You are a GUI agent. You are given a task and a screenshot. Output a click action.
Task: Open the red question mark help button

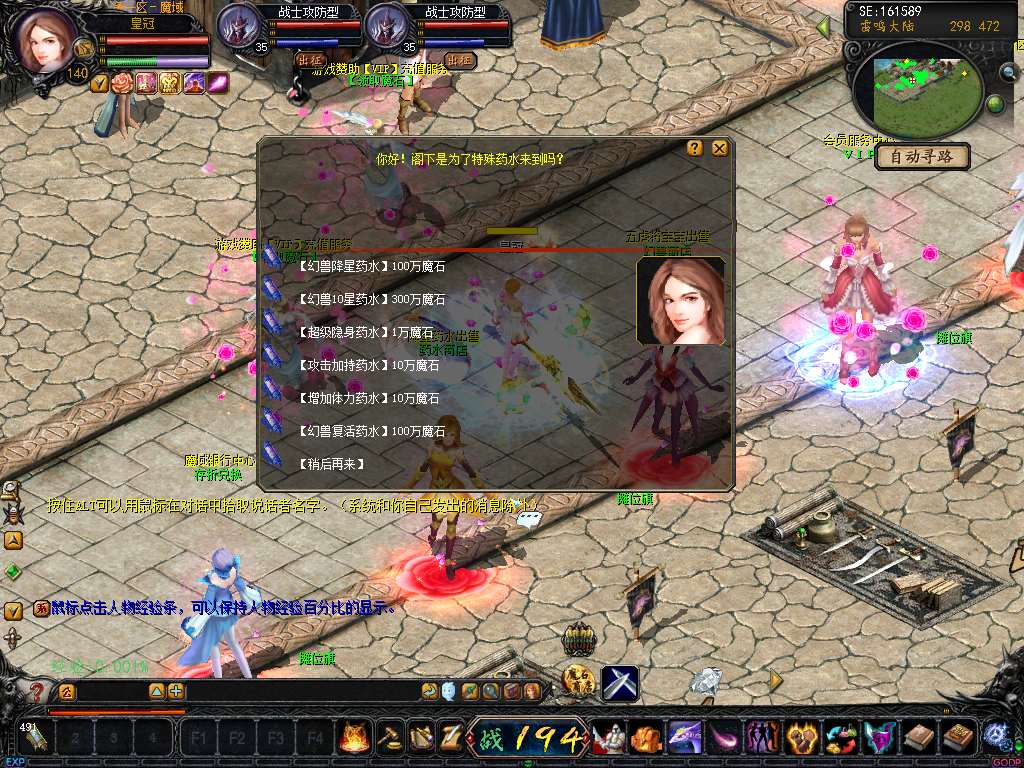tap(37, 692)
